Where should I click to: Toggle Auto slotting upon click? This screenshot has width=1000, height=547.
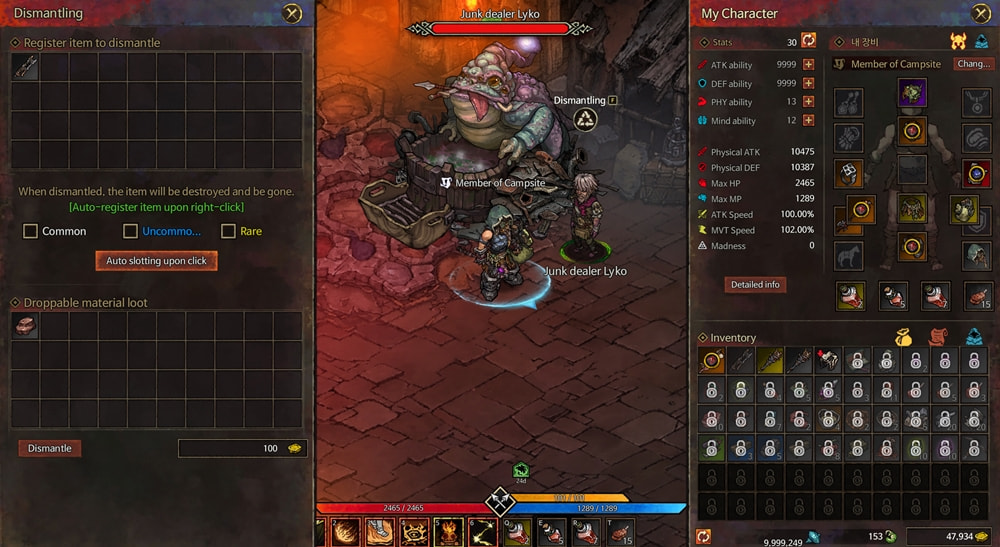(156, 260)
